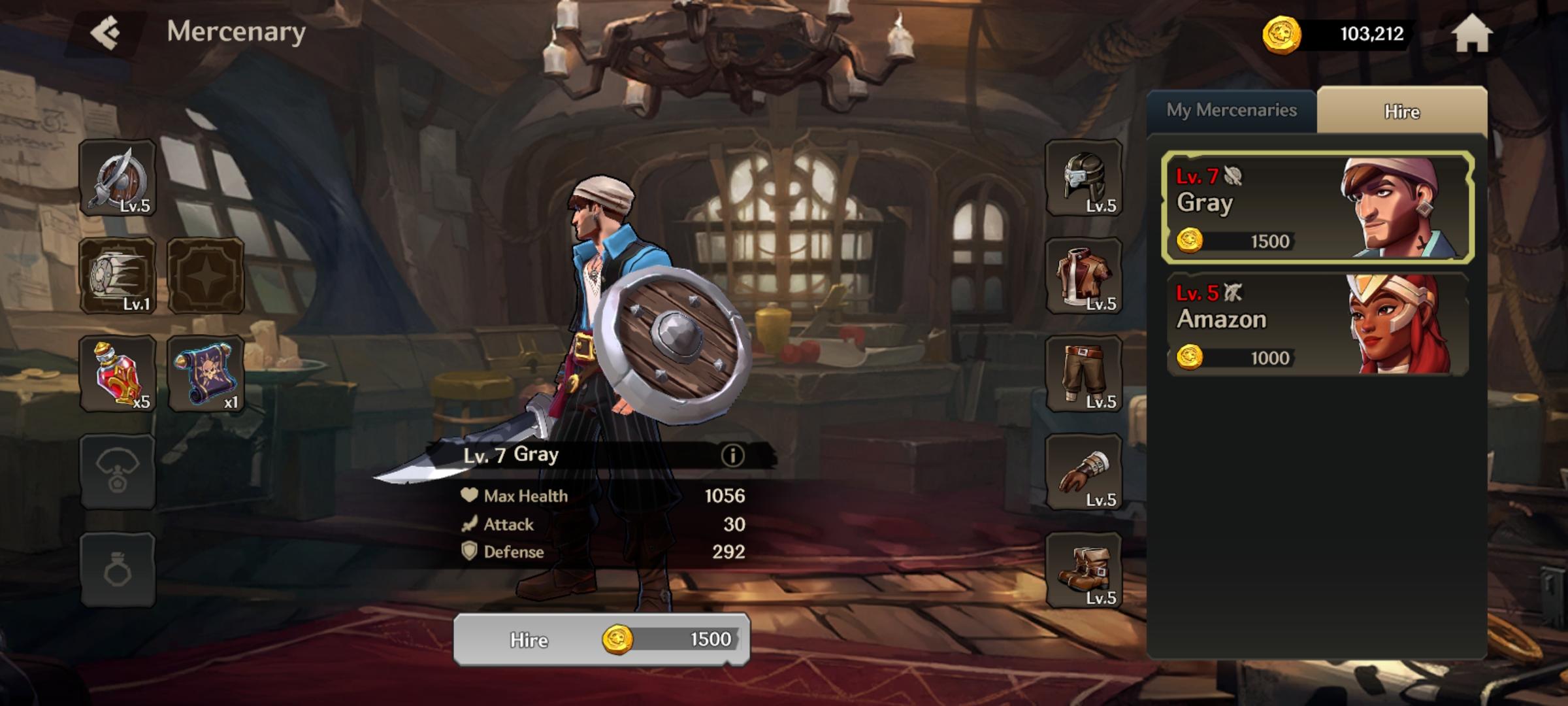
Task: Select the empty star skill slot
Action: click(206, 276)
